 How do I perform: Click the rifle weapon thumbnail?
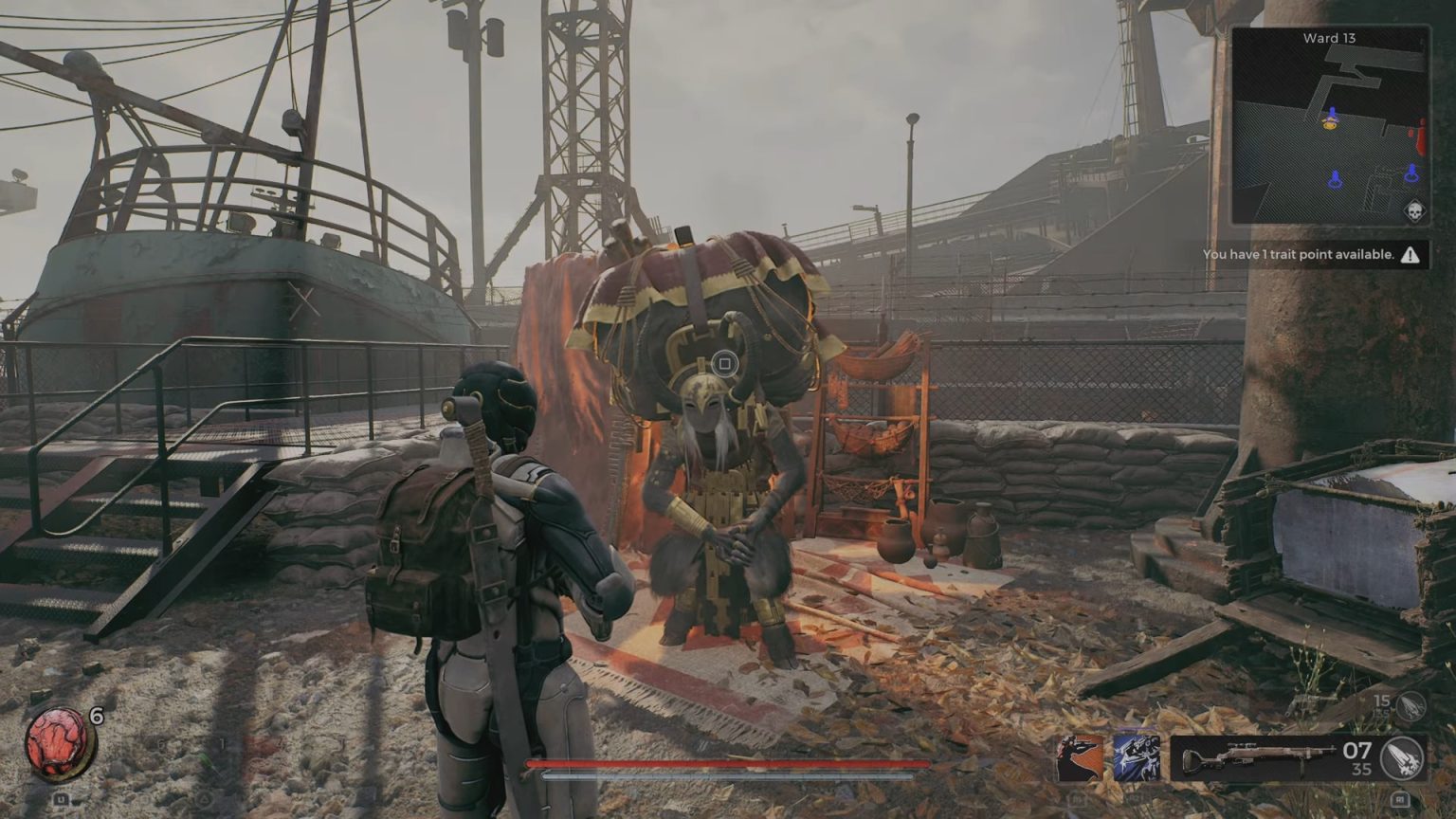[1258, 755]
